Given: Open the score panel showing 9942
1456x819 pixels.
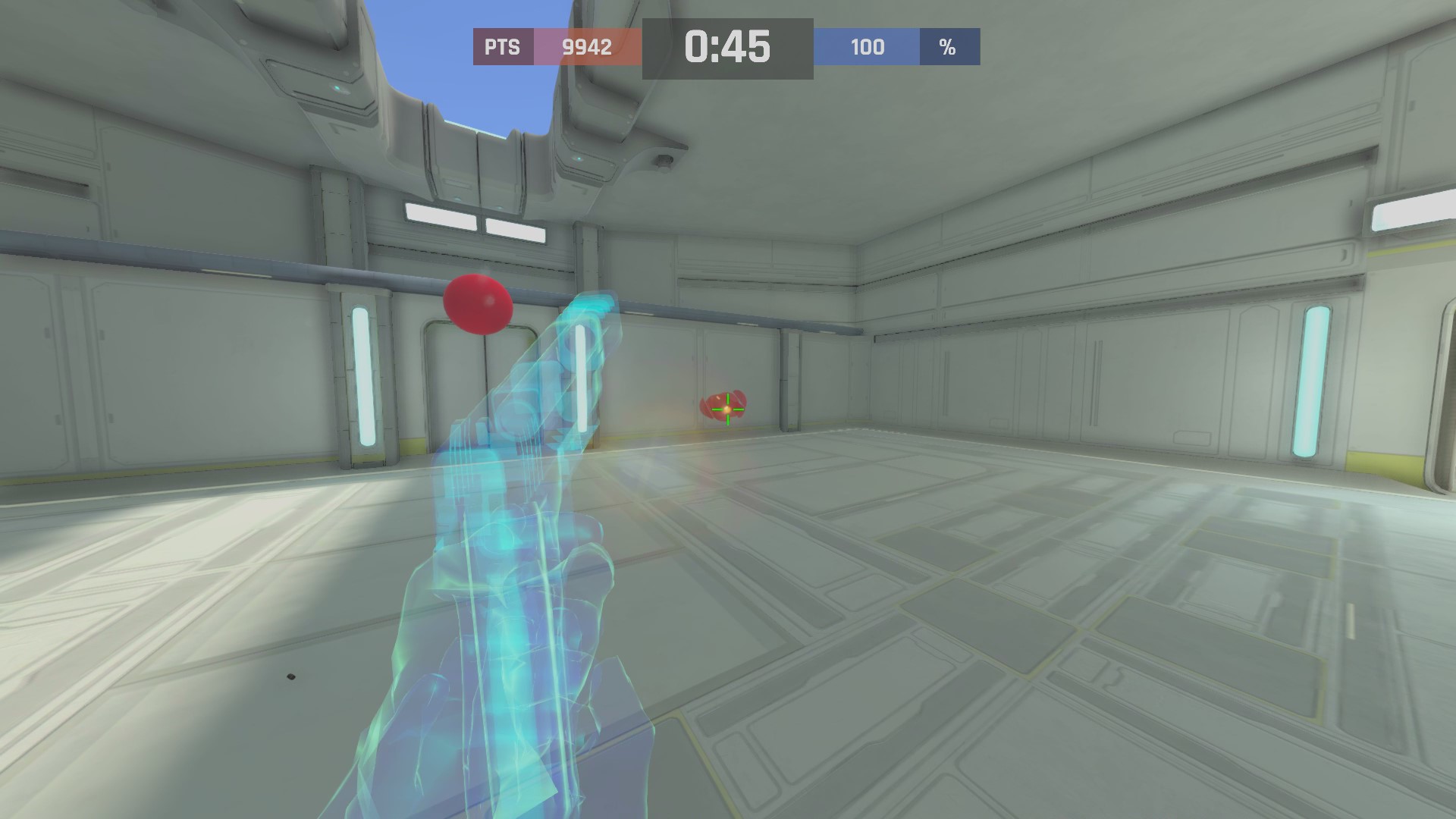Looking at the screenshot, I should (x=585, y=48).
